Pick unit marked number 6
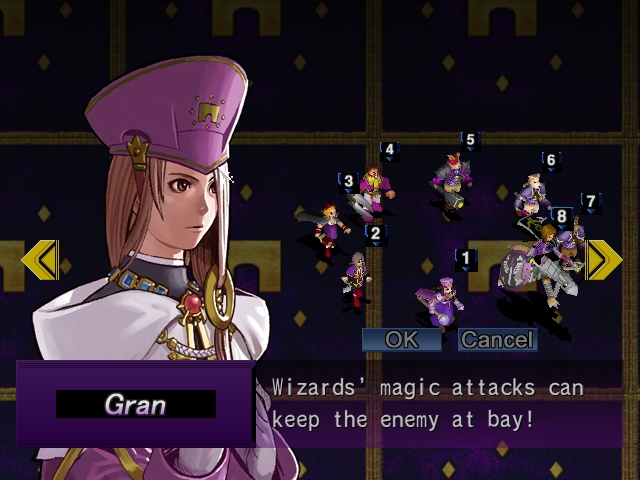The image size is (640, 480). coord(533,194)
